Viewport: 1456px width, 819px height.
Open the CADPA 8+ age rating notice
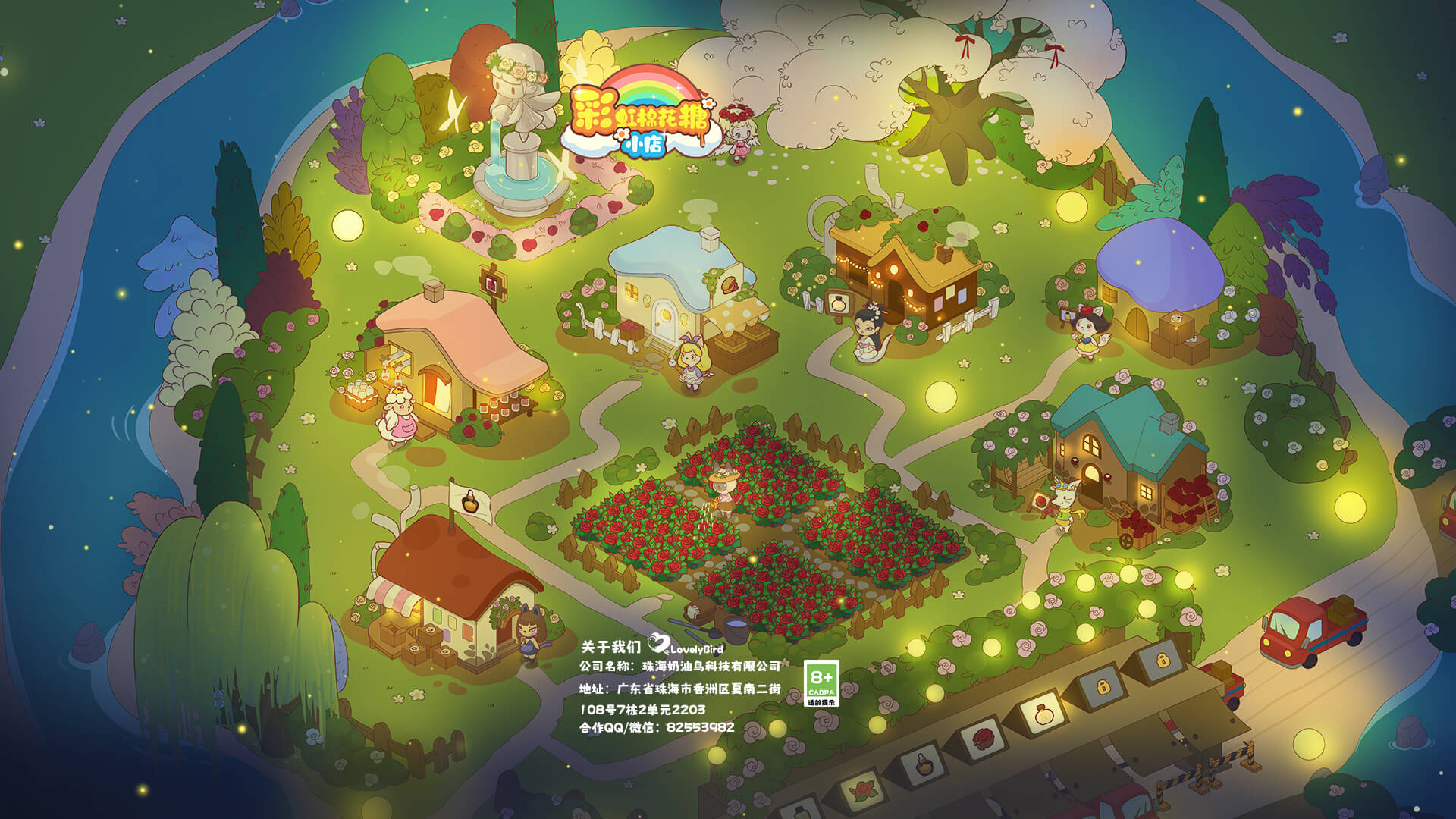pos(821,683)
